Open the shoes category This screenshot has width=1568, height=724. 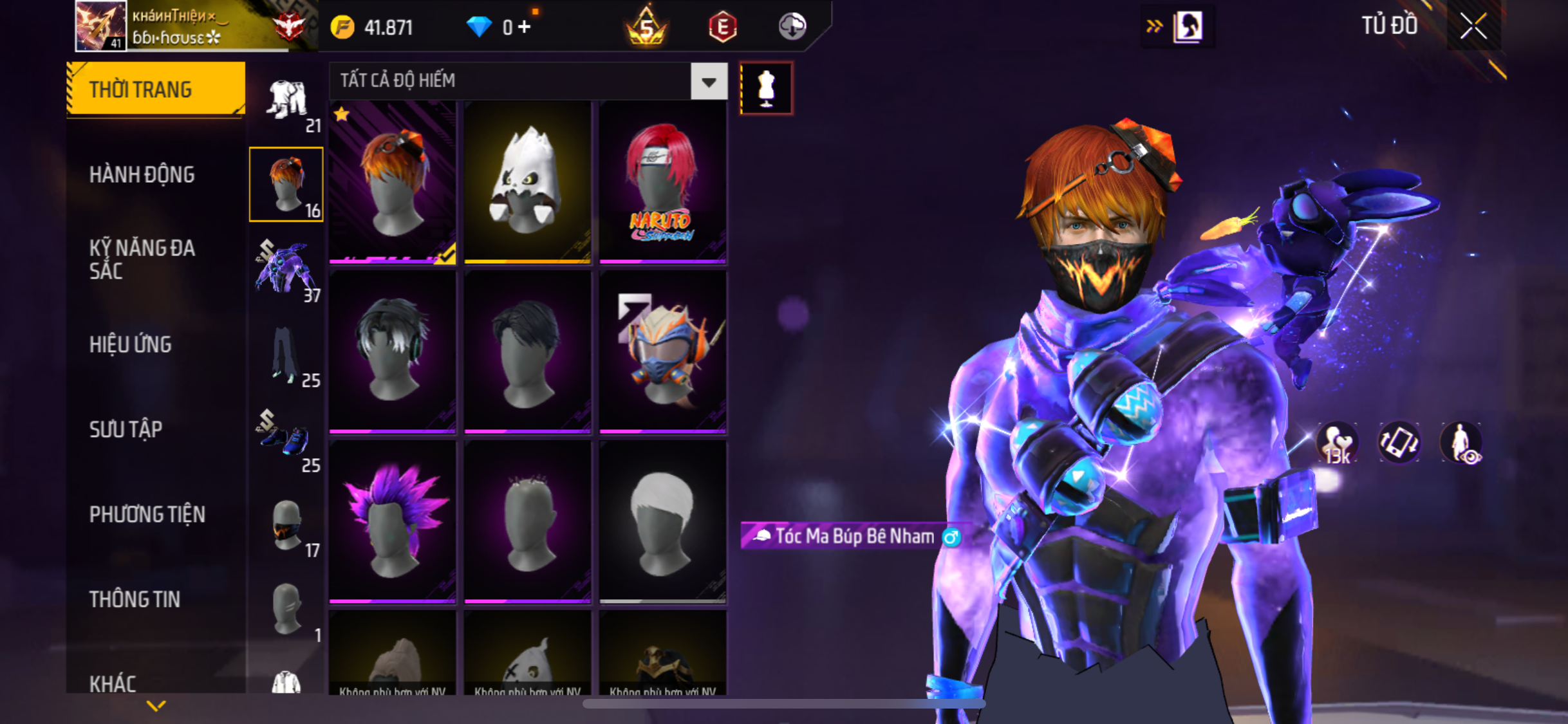[286, 441]
